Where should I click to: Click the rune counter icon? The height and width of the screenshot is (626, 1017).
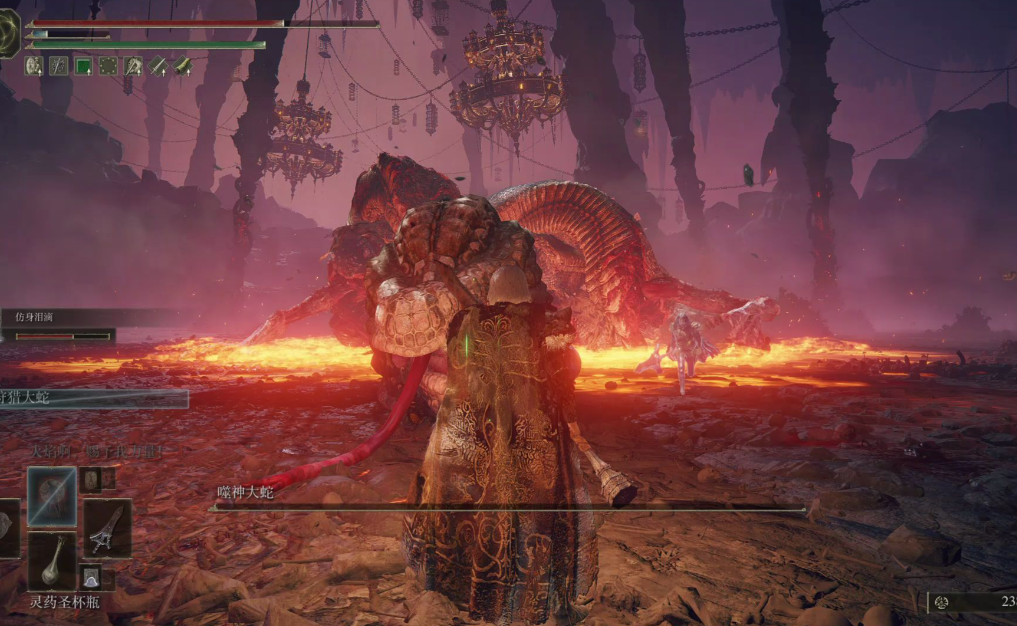(942, 602)
